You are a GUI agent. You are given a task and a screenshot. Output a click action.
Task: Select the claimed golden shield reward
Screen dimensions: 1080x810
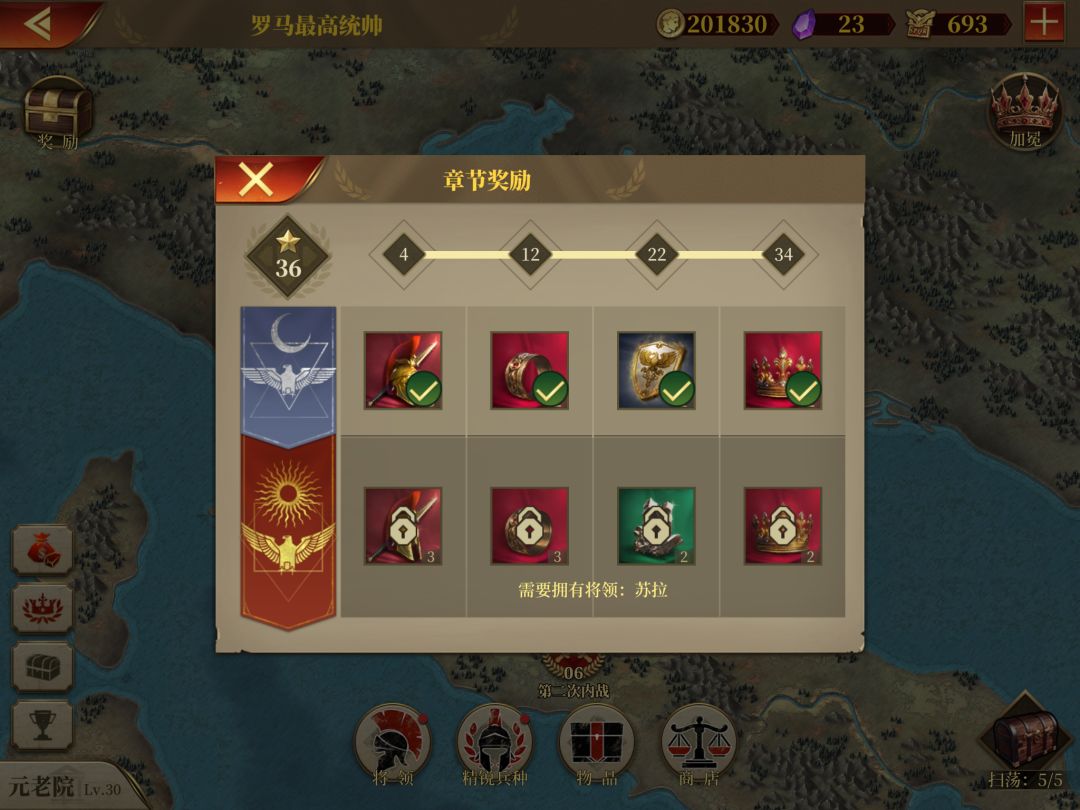click(656, 370)
